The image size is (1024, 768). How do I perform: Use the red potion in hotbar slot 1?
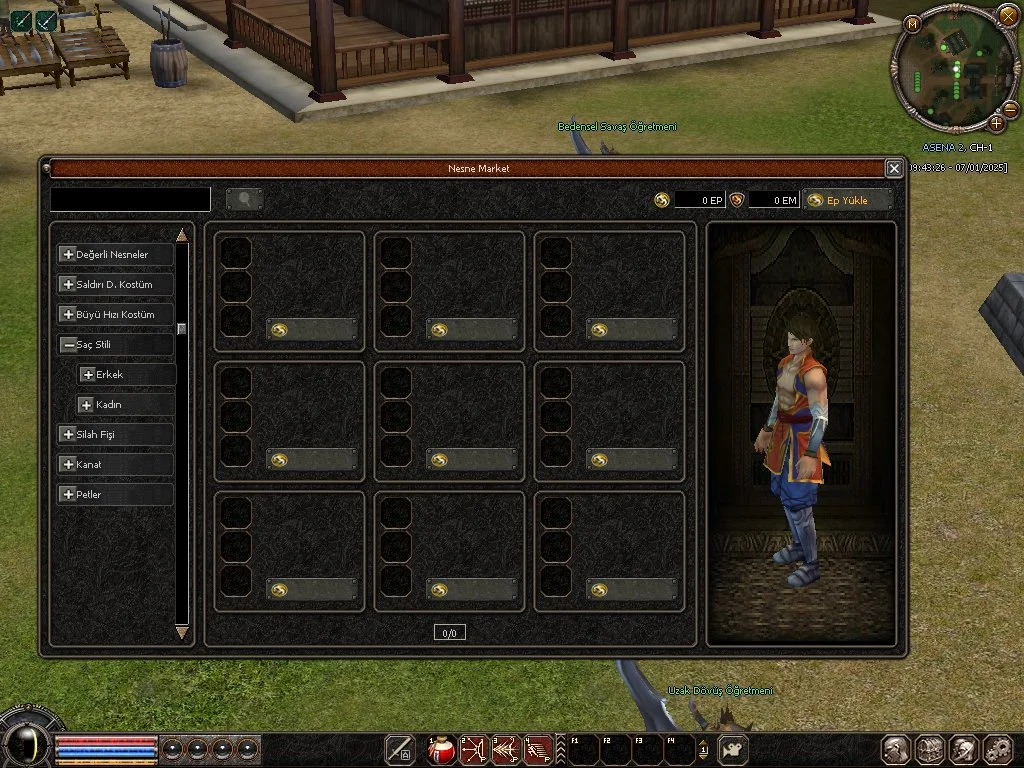point(442,749)
